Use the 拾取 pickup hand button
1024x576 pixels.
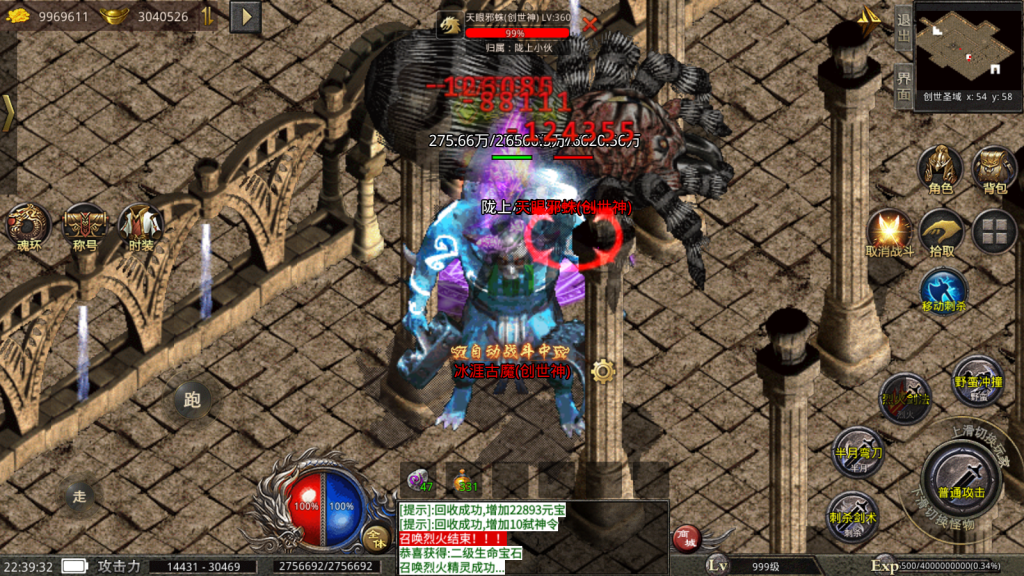click(941, 231)
